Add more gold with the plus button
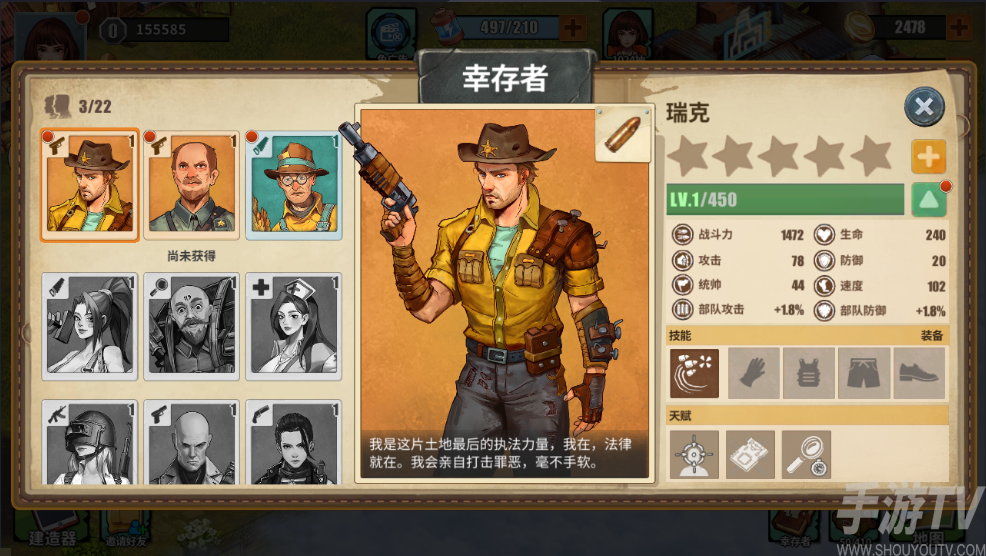Viewport: 986px width, 556px height. (x=963, y=27)
